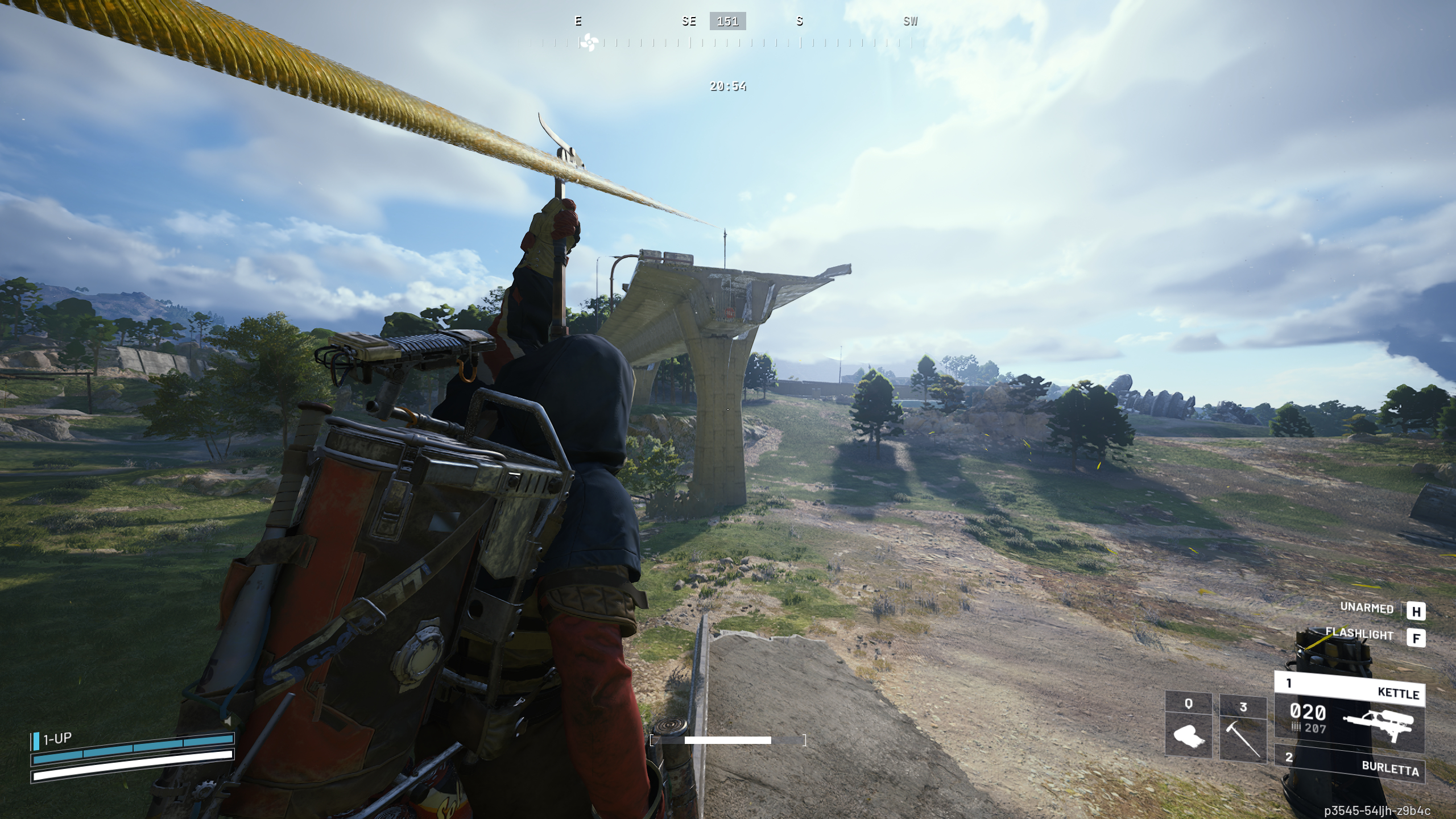Toggle the highlighted 151 heading box on compass
The width and height of the screenshot is (1456, 819).
[x=728, y=22]
